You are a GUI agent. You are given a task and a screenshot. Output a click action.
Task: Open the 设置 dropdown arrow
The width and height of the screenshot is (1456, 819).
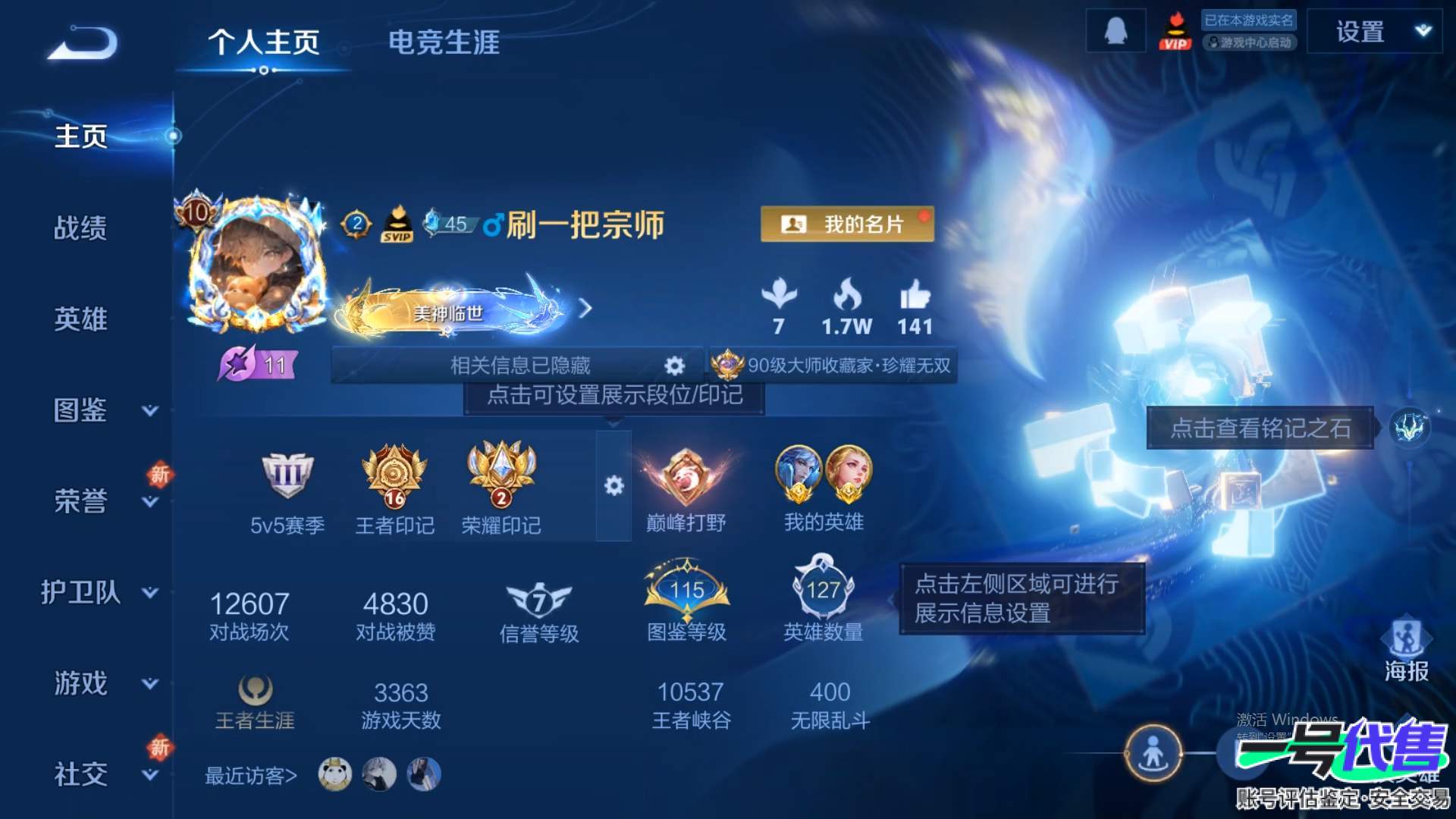[x=1424, y=30]
